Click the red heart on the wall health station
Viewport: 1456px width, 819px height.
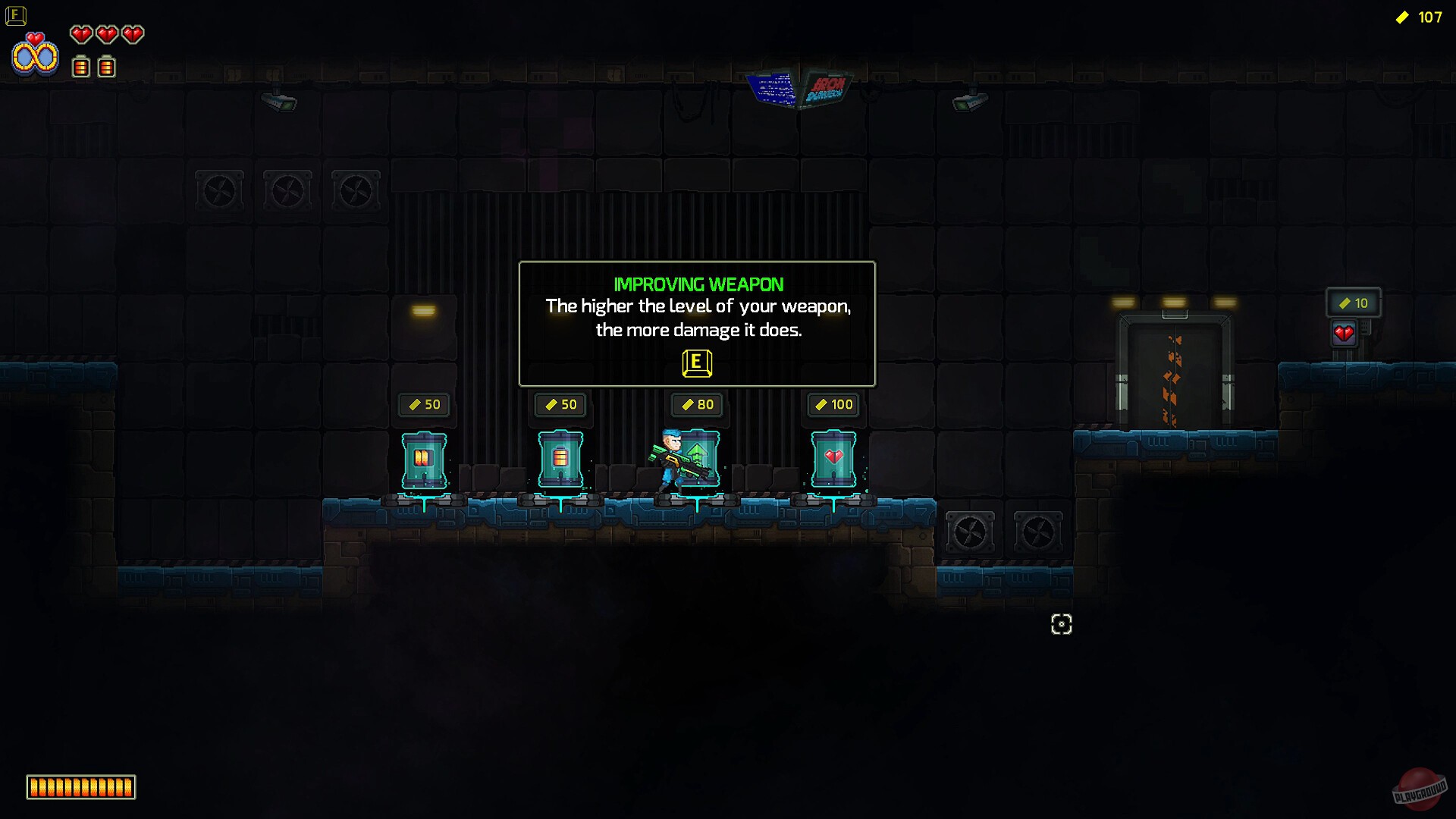(1344, 331)
